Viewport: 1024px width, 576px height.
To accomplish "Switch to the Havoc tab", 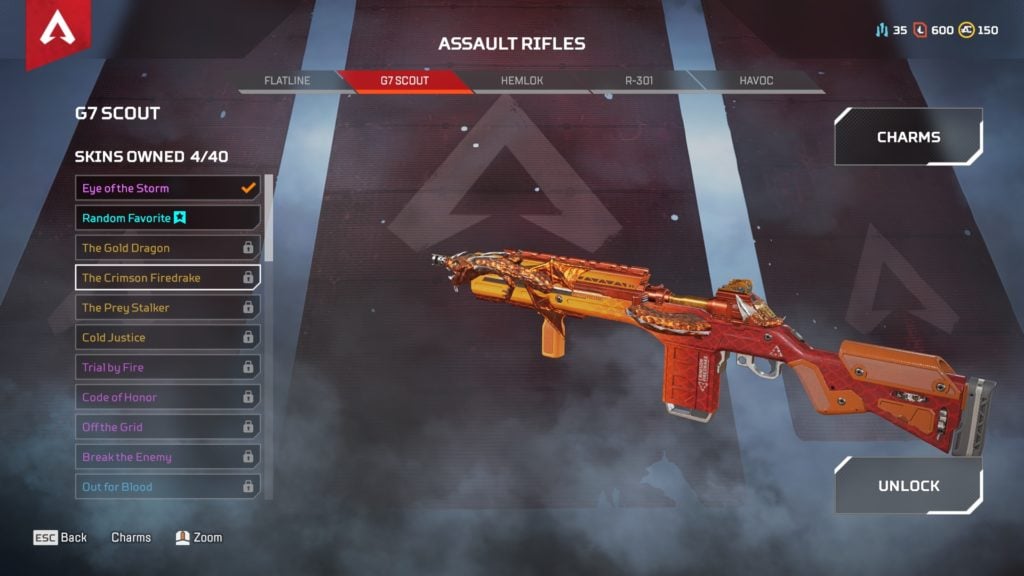I will click(755, 80).
